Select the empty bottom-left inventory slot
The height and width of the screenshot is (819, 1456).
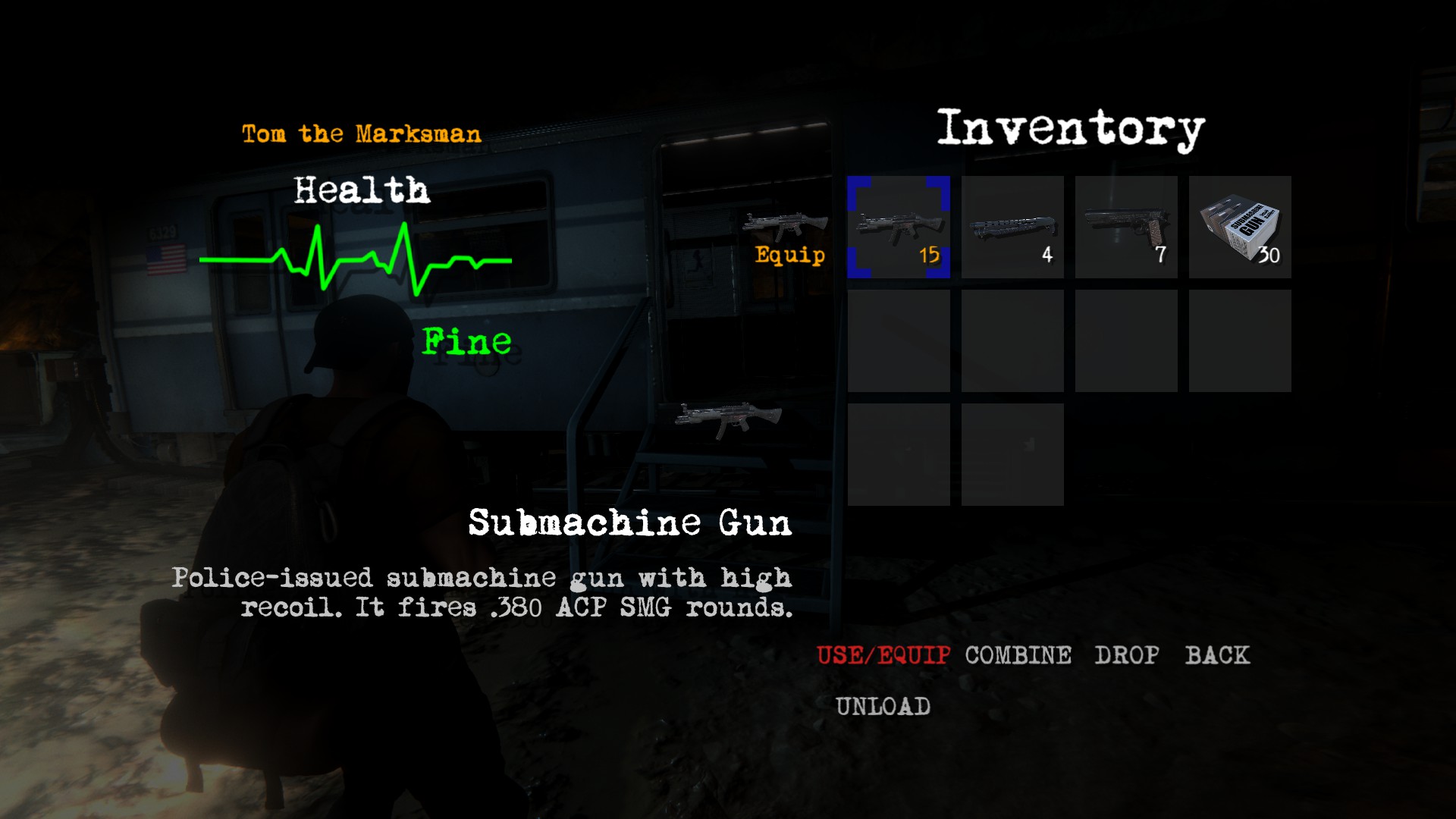click(x=899, y=453)
